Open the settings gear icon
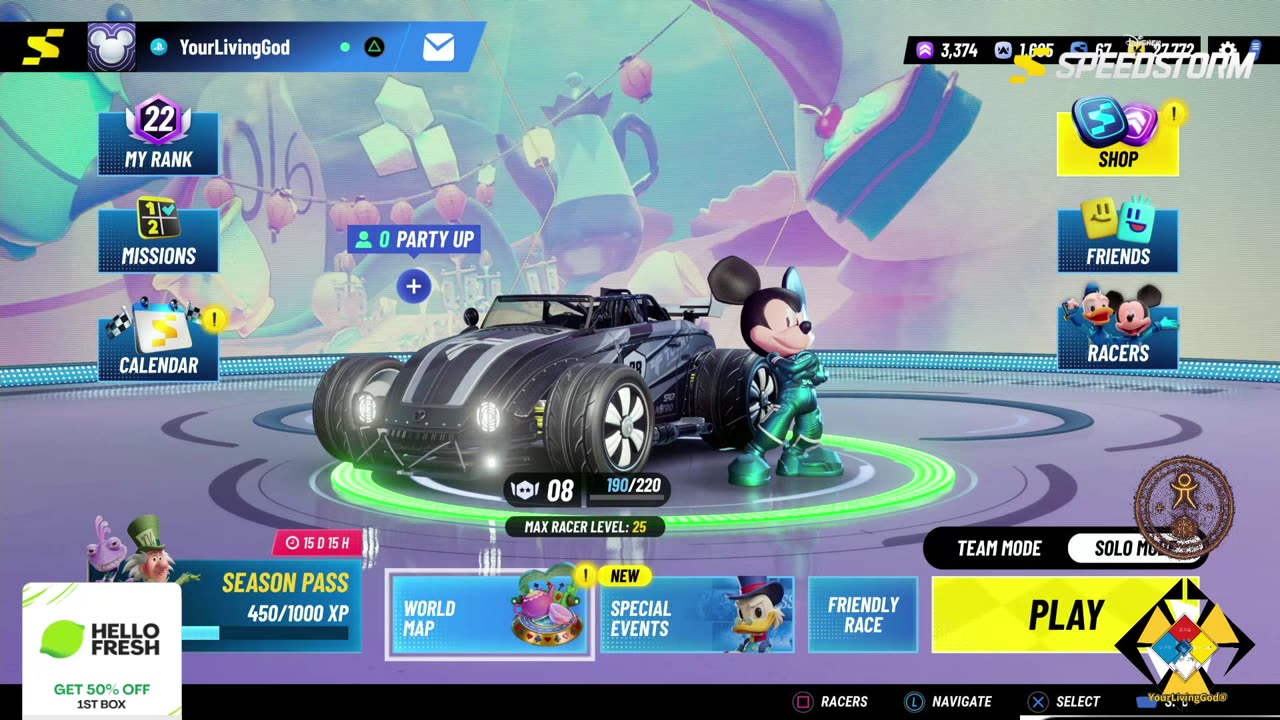The width and height of the screenshot is (1280, 720). tap(1227, 50)
